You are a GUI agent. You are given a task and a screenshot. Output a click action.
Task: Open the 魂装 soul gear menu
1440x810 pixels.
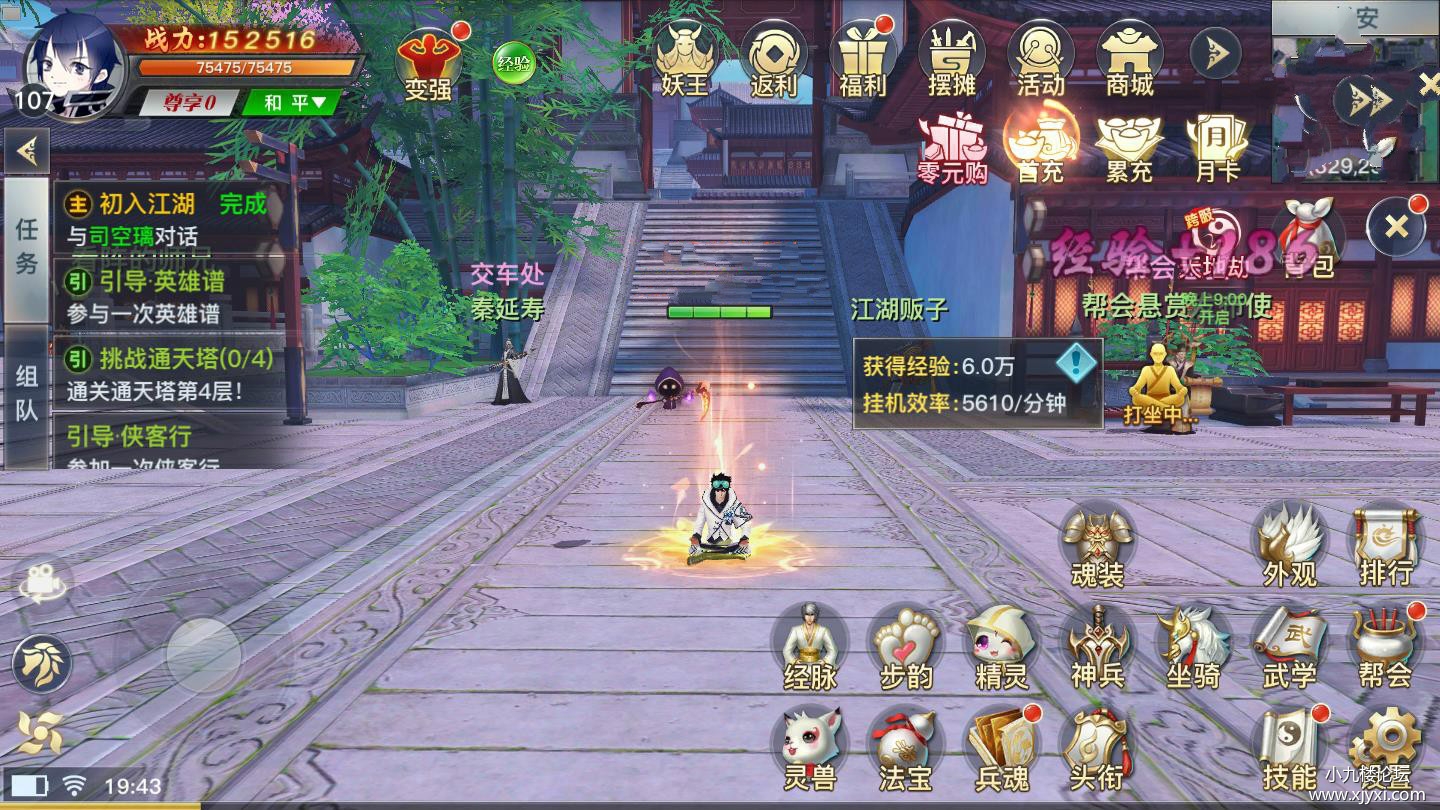[1097, 546]
